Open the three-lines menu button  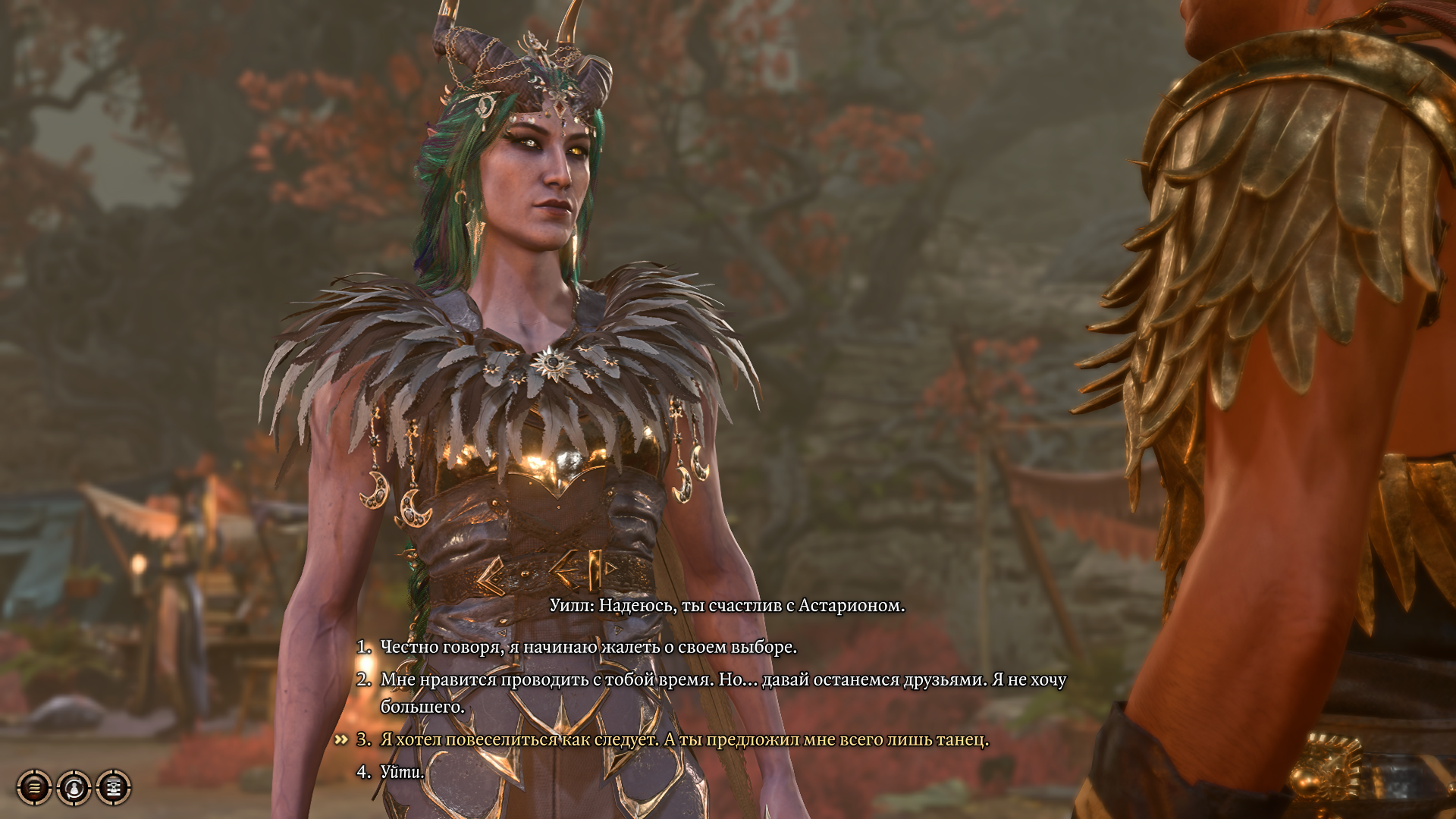click(34, 787)
